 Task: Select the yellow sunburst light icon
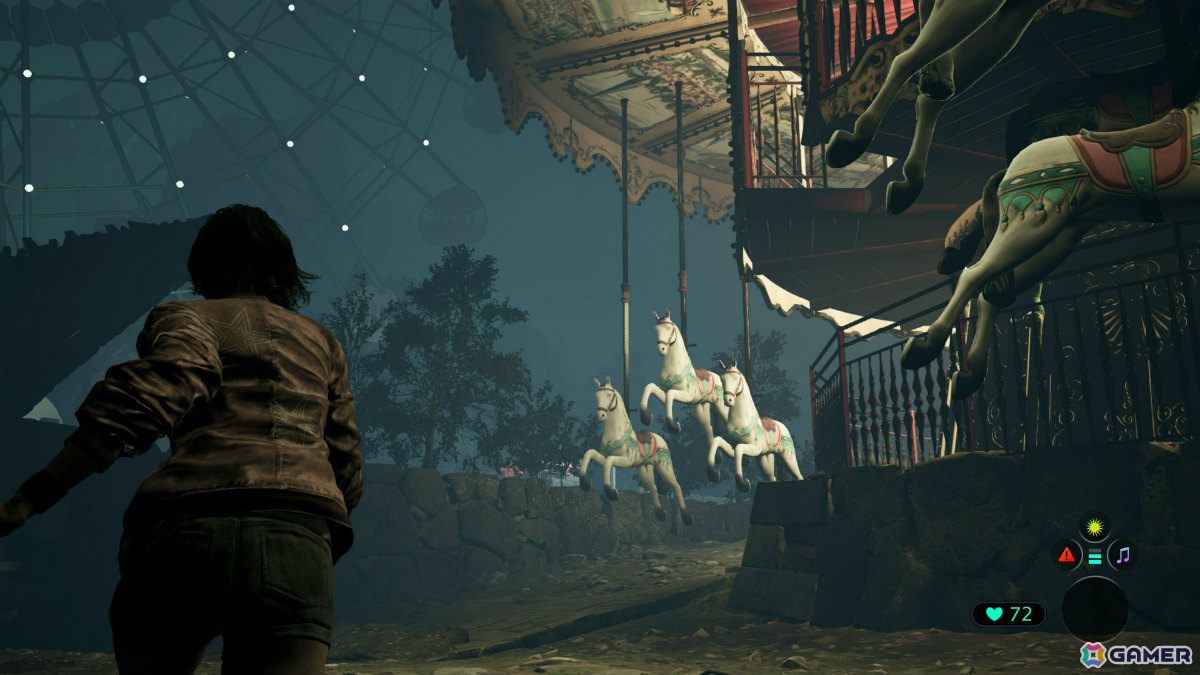click(1095, 526)
